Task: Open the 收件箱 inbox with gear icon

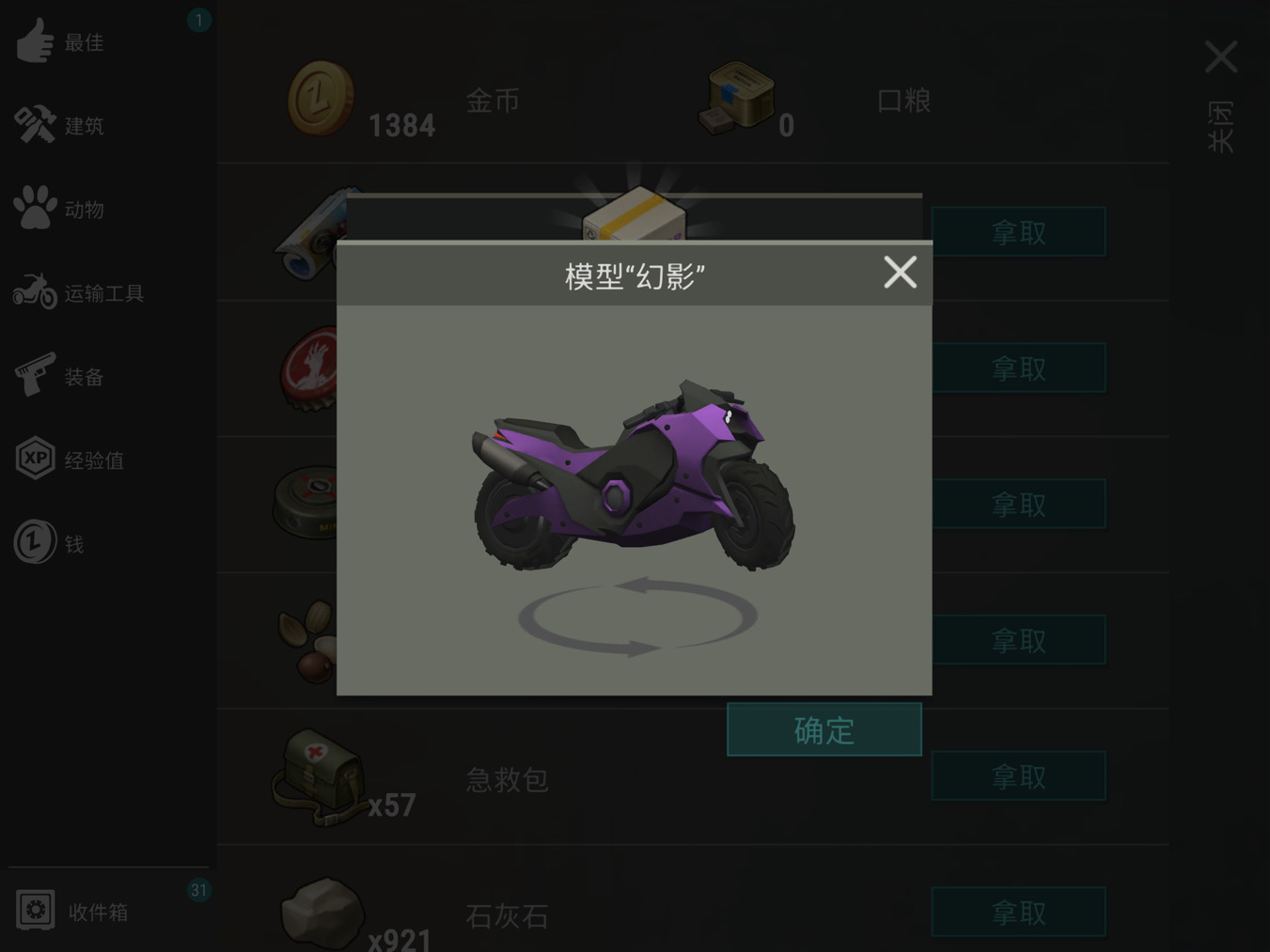Action: coord(35,910)
